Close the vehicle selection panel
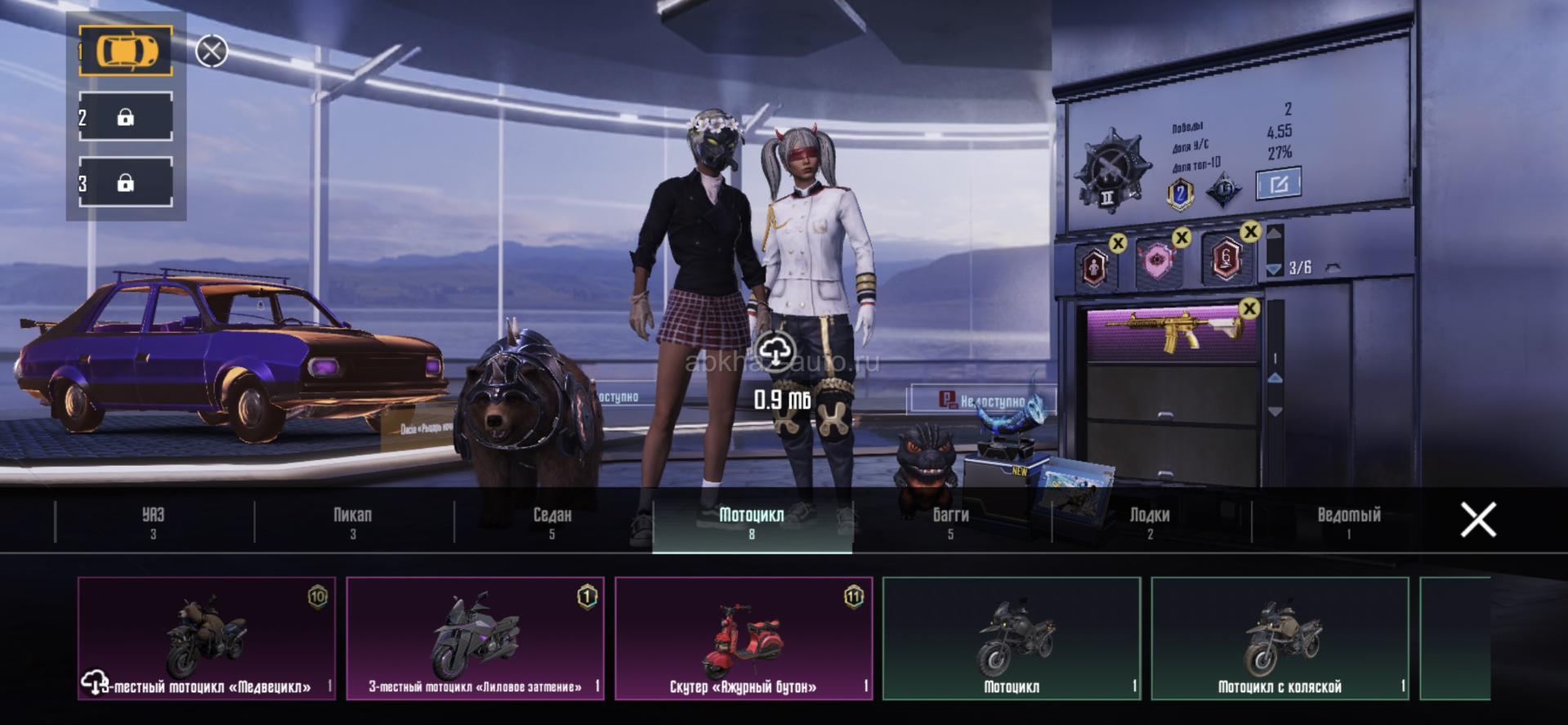This screenshot has height=725, width=1568. click(1478, 520)
